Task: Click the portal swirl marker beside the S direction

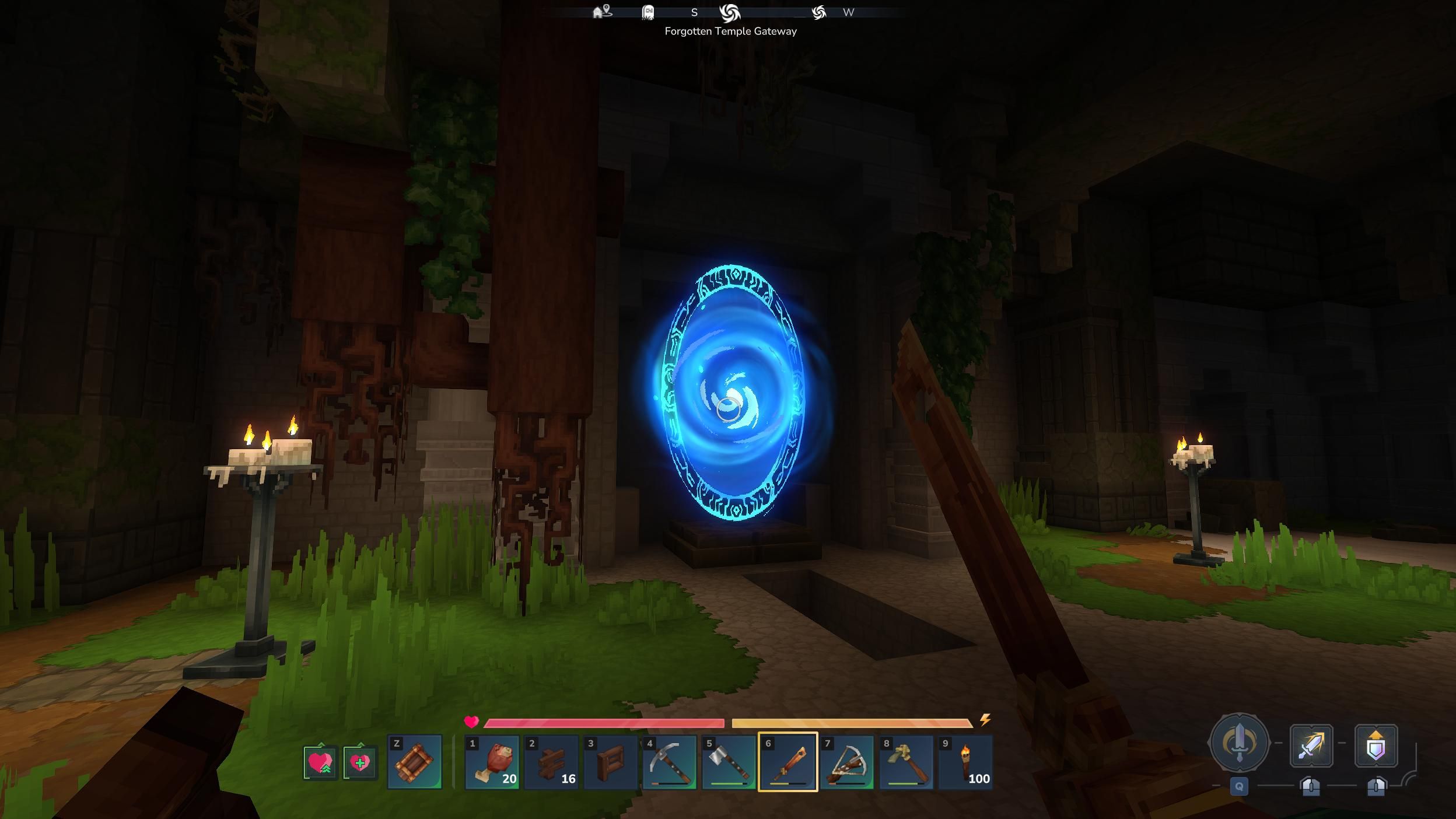Action: tap(731, 12)
